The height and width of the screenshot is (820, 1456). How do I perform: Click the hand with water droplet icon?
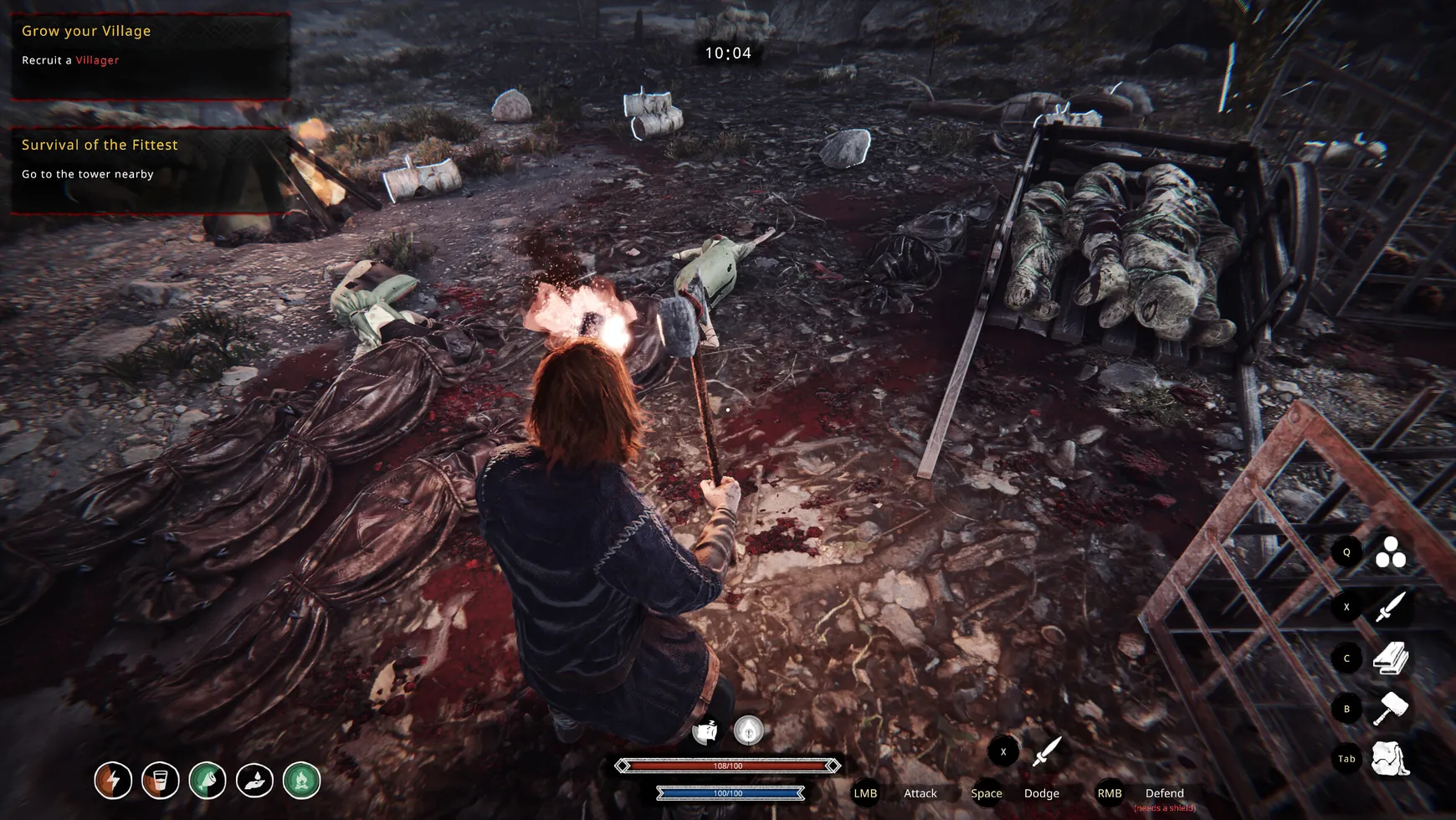[x=254, y=781]
